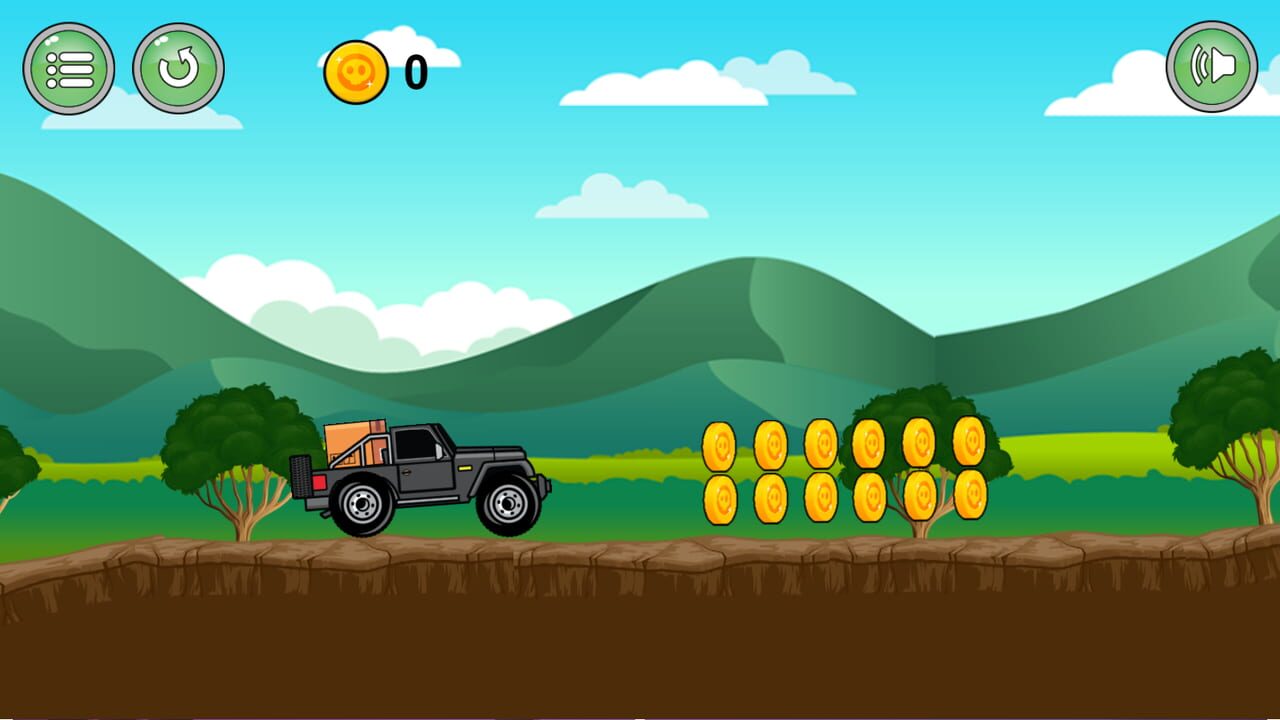Click a coin in the bottom row
1280x720 pixels.
pyautogui.click(x=722, y=497)
